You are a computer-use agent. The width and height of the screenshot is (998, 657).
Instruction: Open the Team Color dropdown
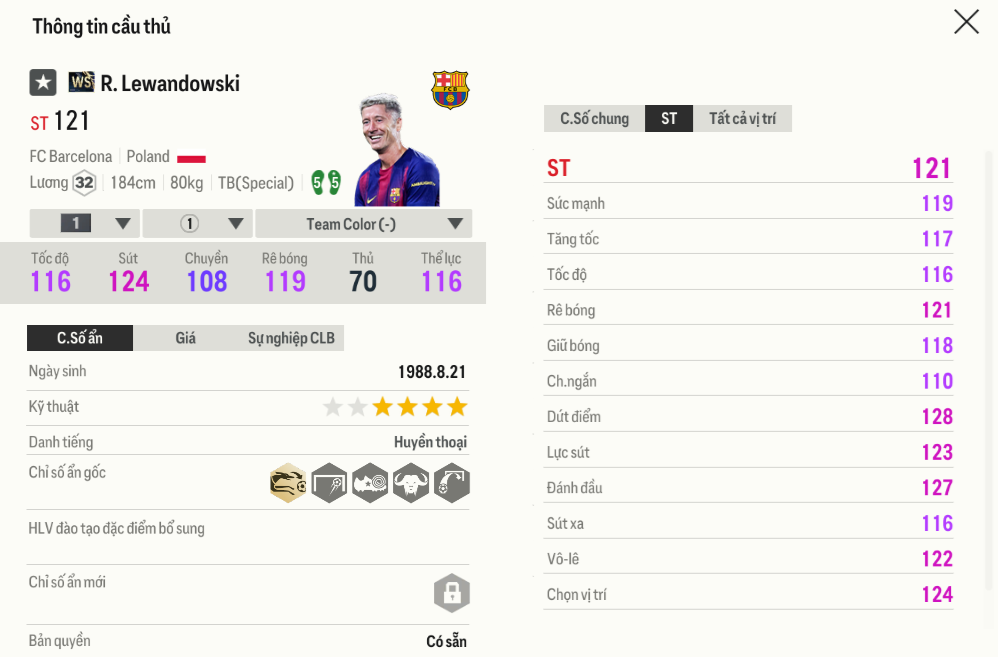click(364, 224)
